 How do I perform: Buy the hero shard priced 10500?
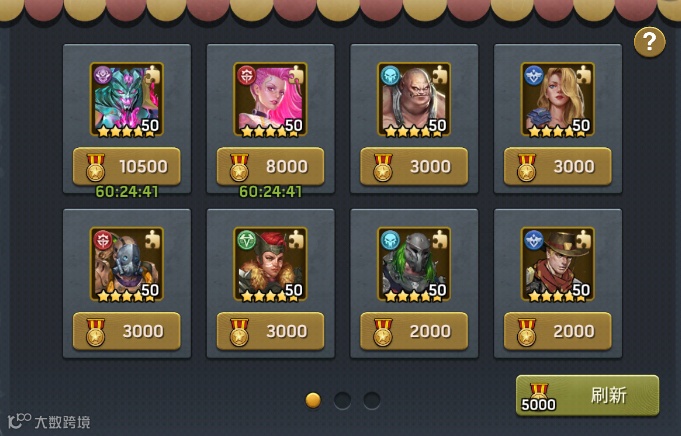point(127,166)
